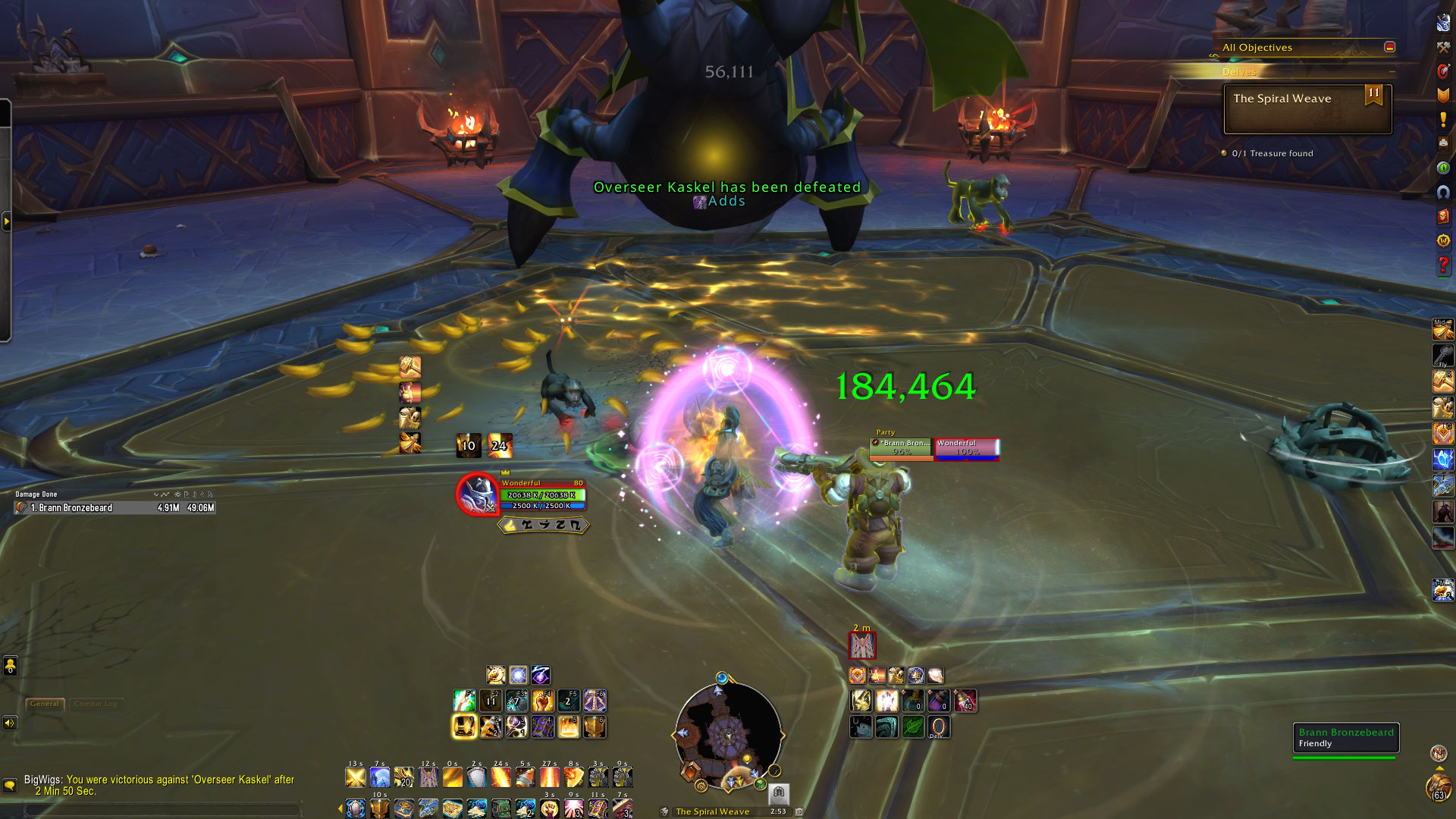Switch to the Combat Log tab
1456x819 pixels.
click(96, 704)
